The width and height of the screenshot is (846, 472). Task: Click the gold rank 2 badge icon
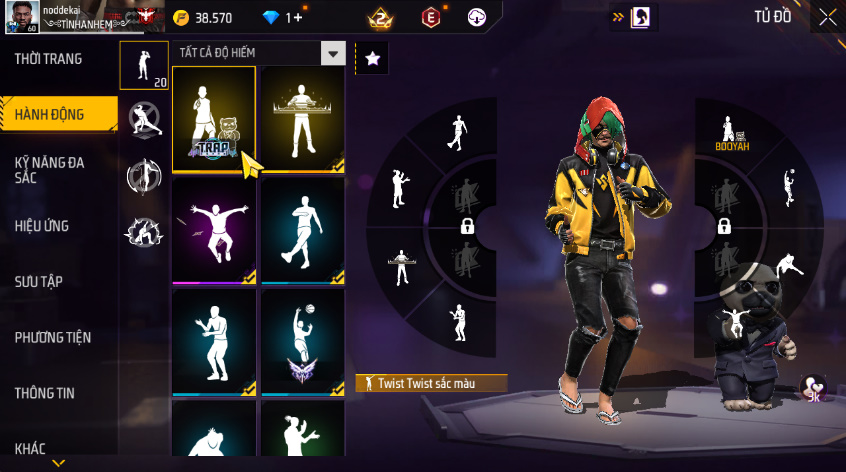(379, 17)
